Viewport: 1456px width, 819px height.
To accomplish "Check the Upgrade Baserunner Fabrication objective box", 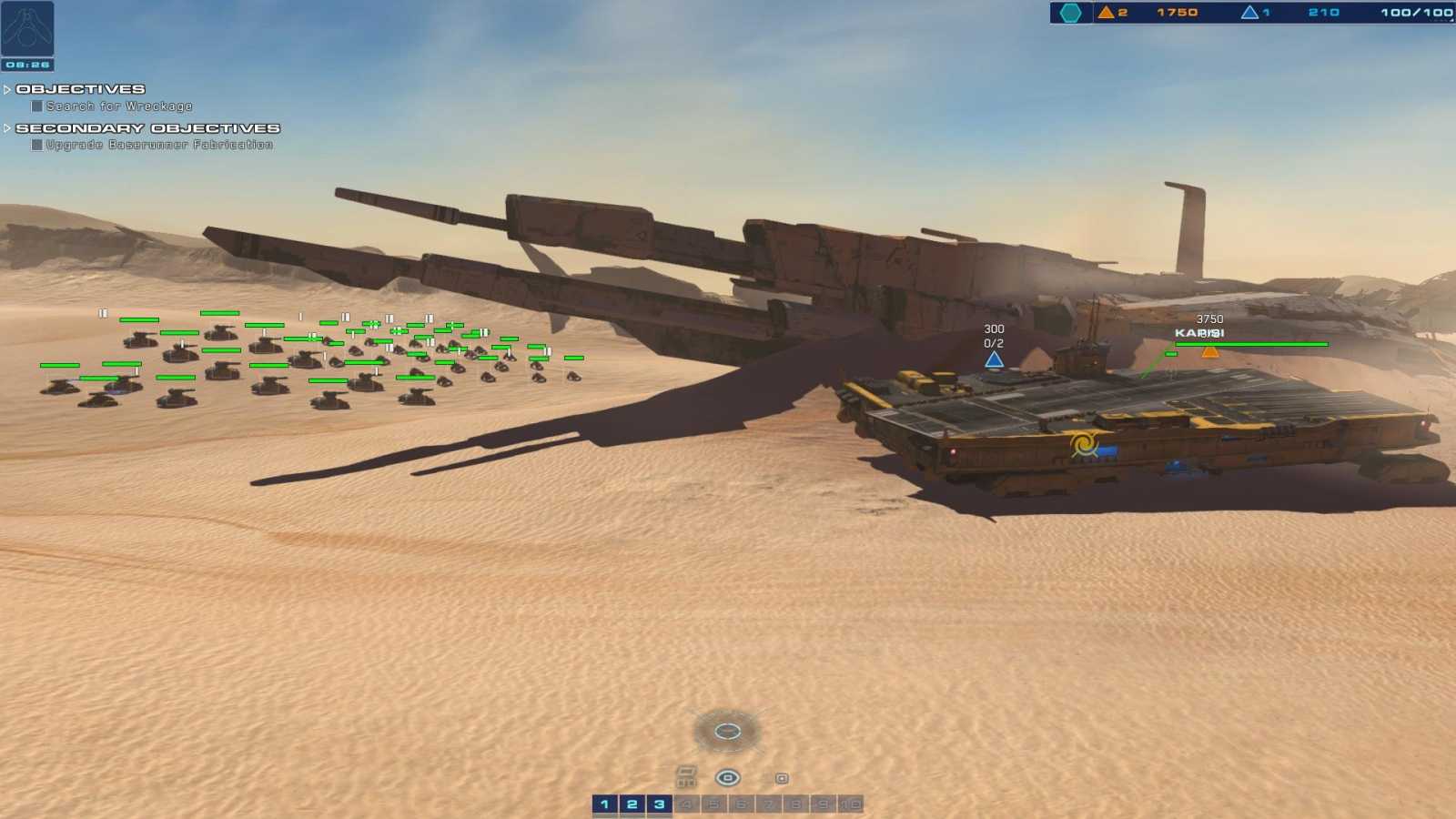I will point(35,145).
